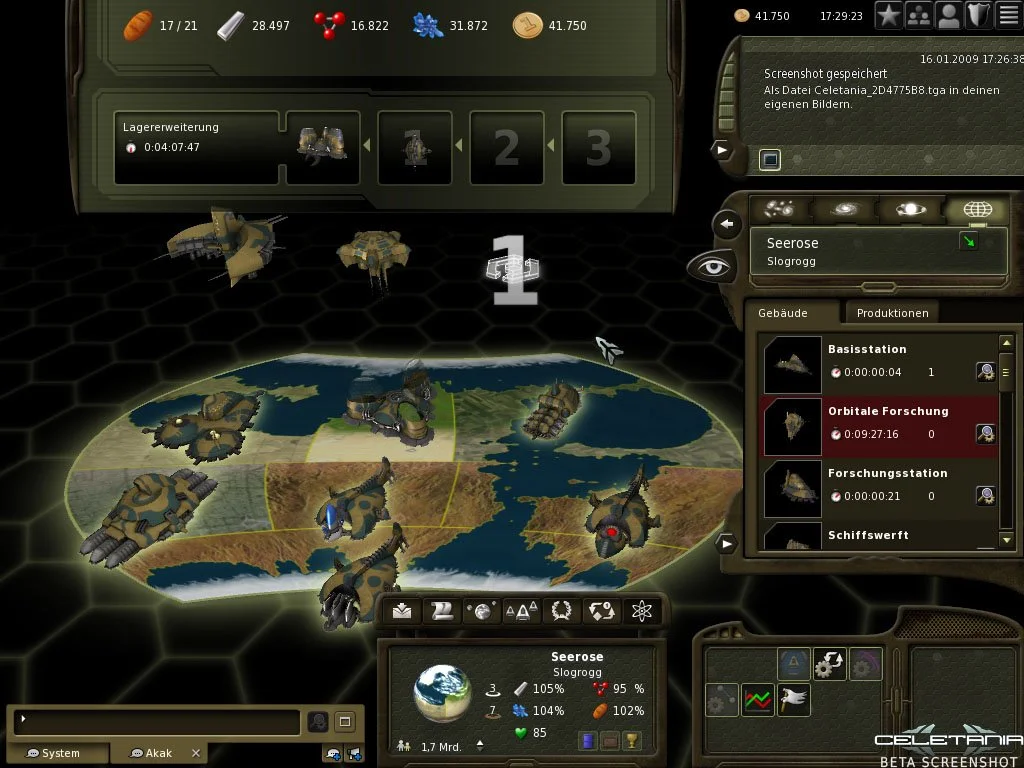Switch to the spiral galaxy view tab

pyautogui.click(x=843, y=210)
